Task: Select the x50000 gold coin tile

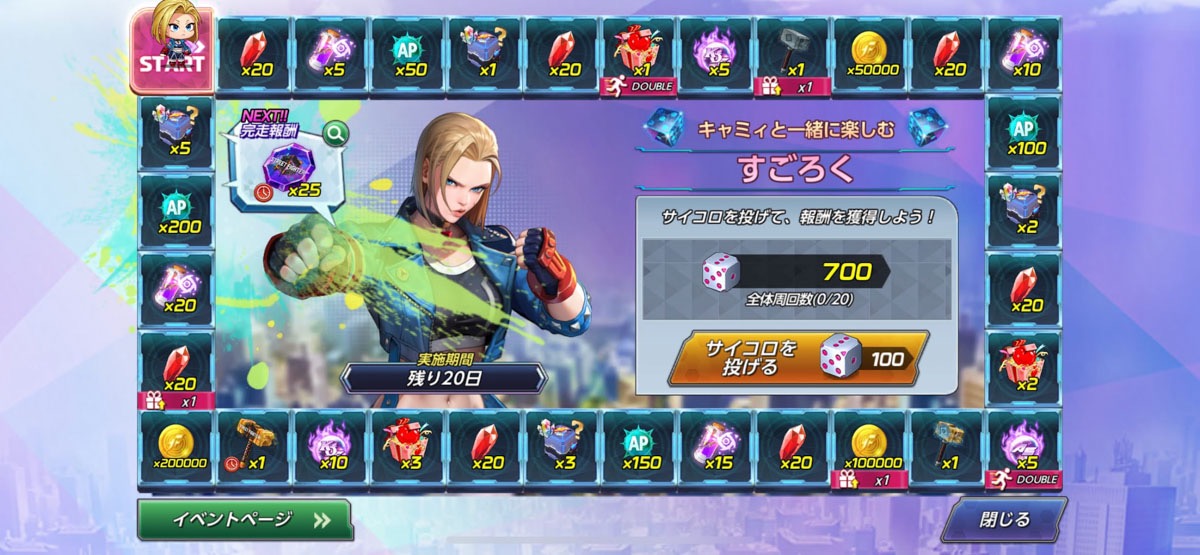Action: 870,54
